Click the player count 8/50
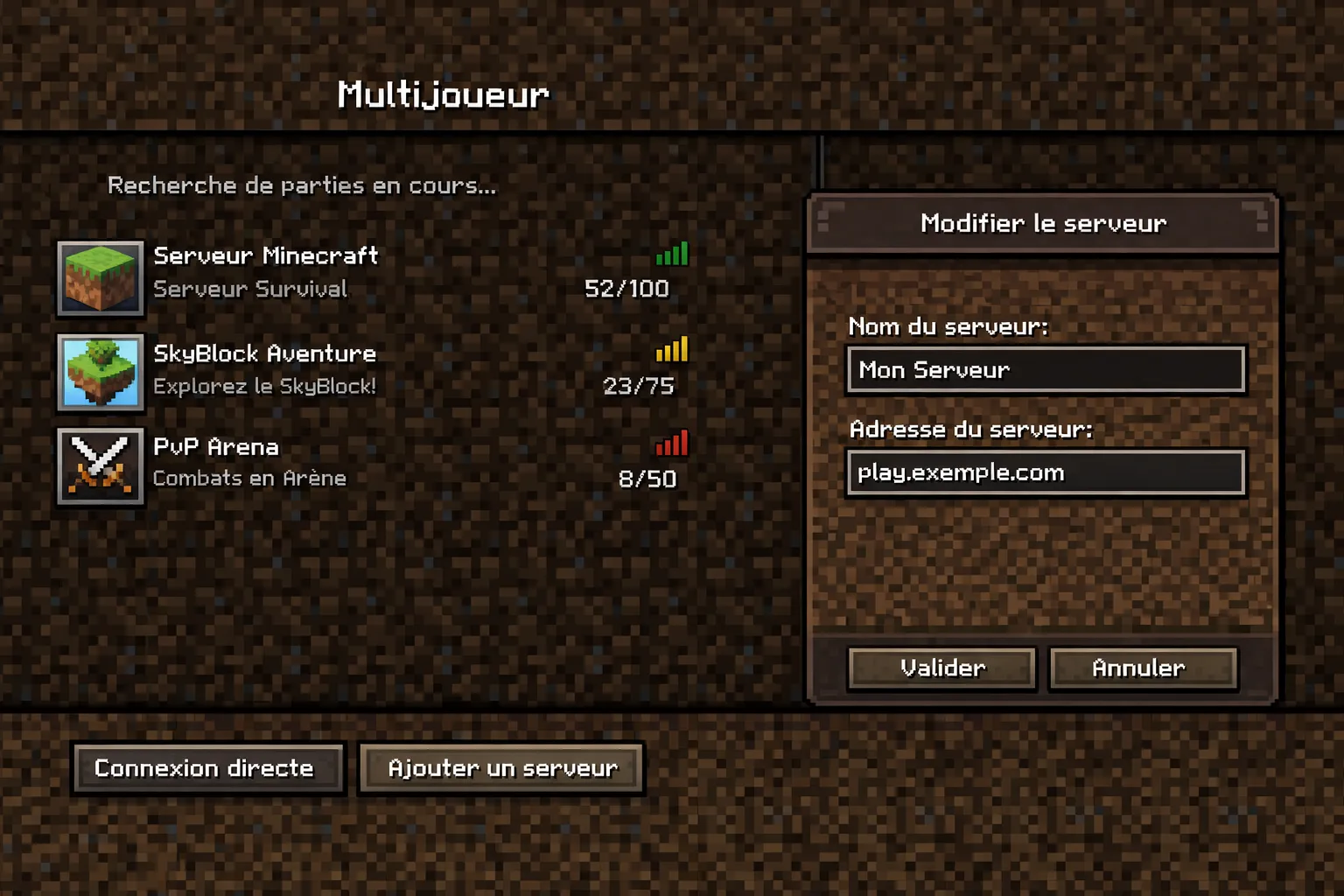This screenshot has width=1344, height=896. coord(648,478)
